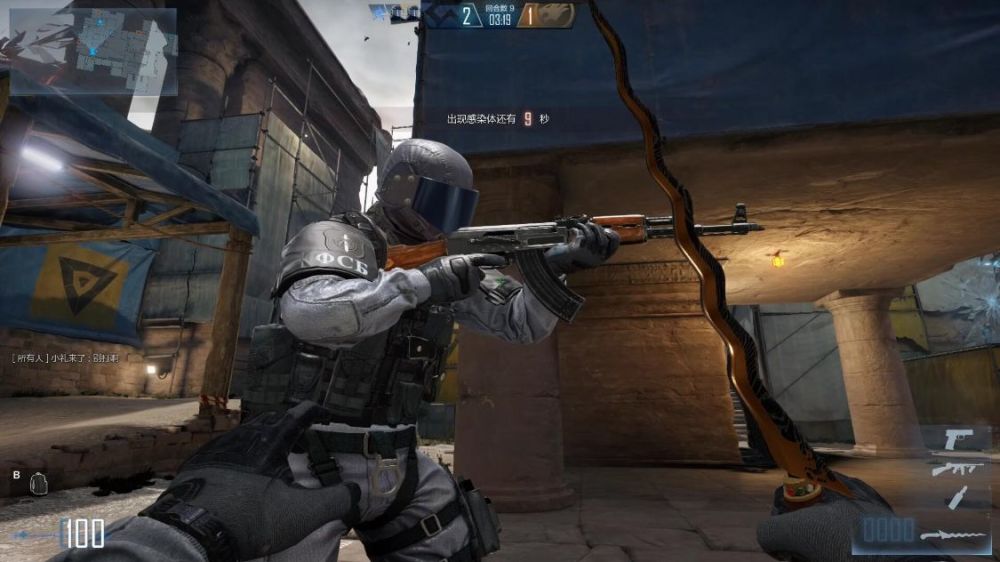Select the pistol weapon icon
Screen dimensions: 1000x562
960,439
